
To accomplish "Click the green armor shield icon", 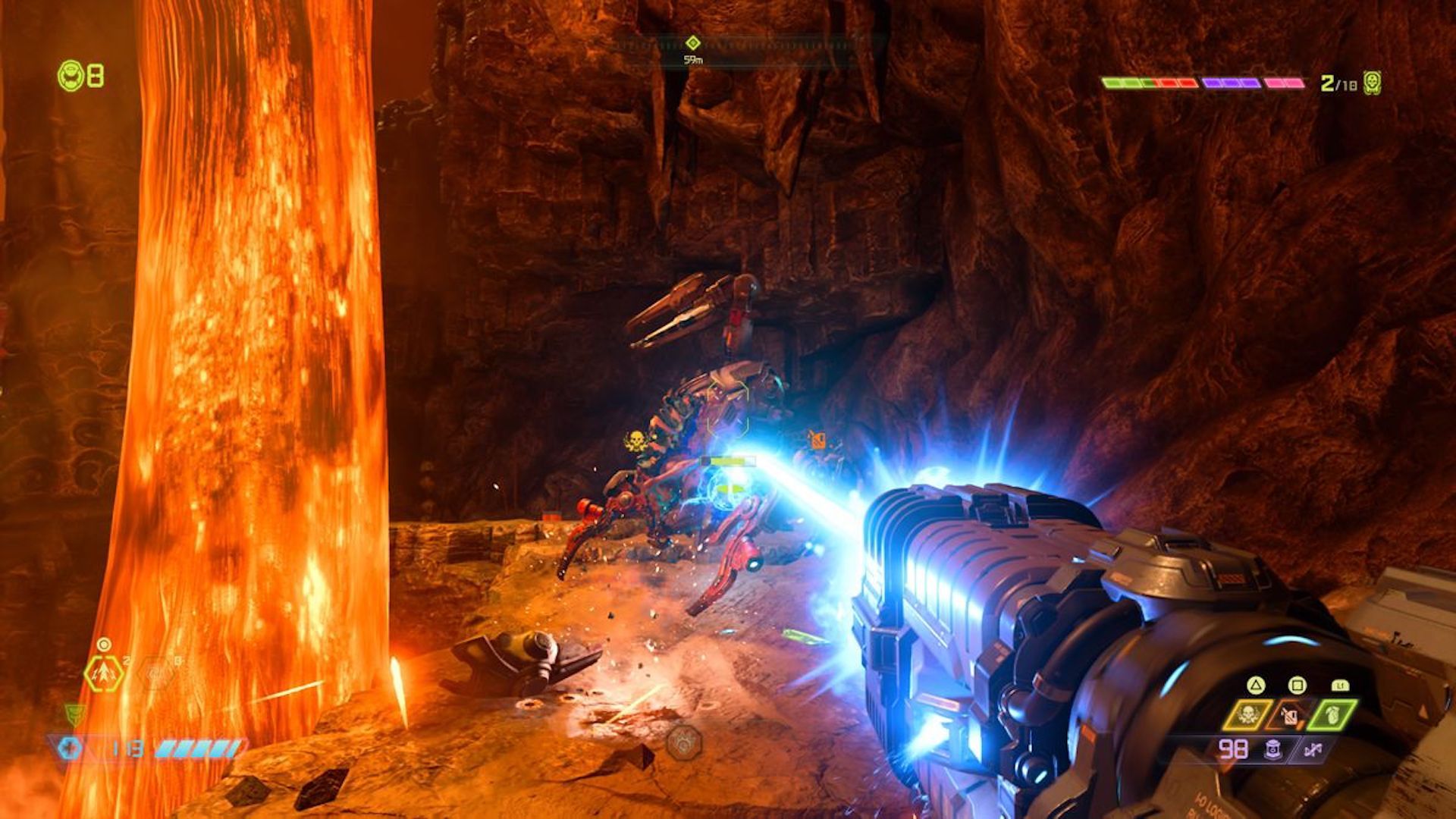I will [75, 714].
